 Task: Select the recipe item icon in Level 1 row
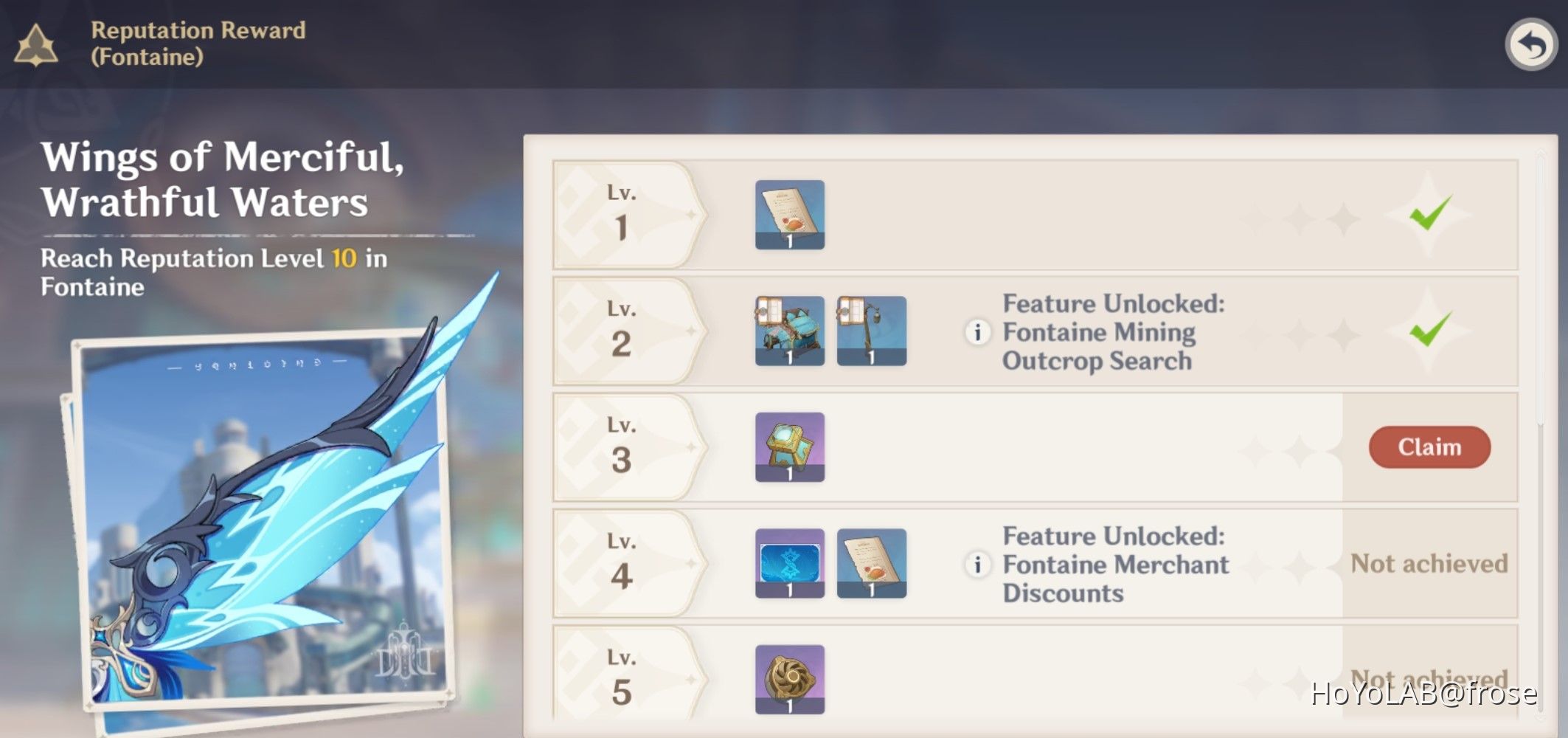pyautogui.click(x=788, y=215)
